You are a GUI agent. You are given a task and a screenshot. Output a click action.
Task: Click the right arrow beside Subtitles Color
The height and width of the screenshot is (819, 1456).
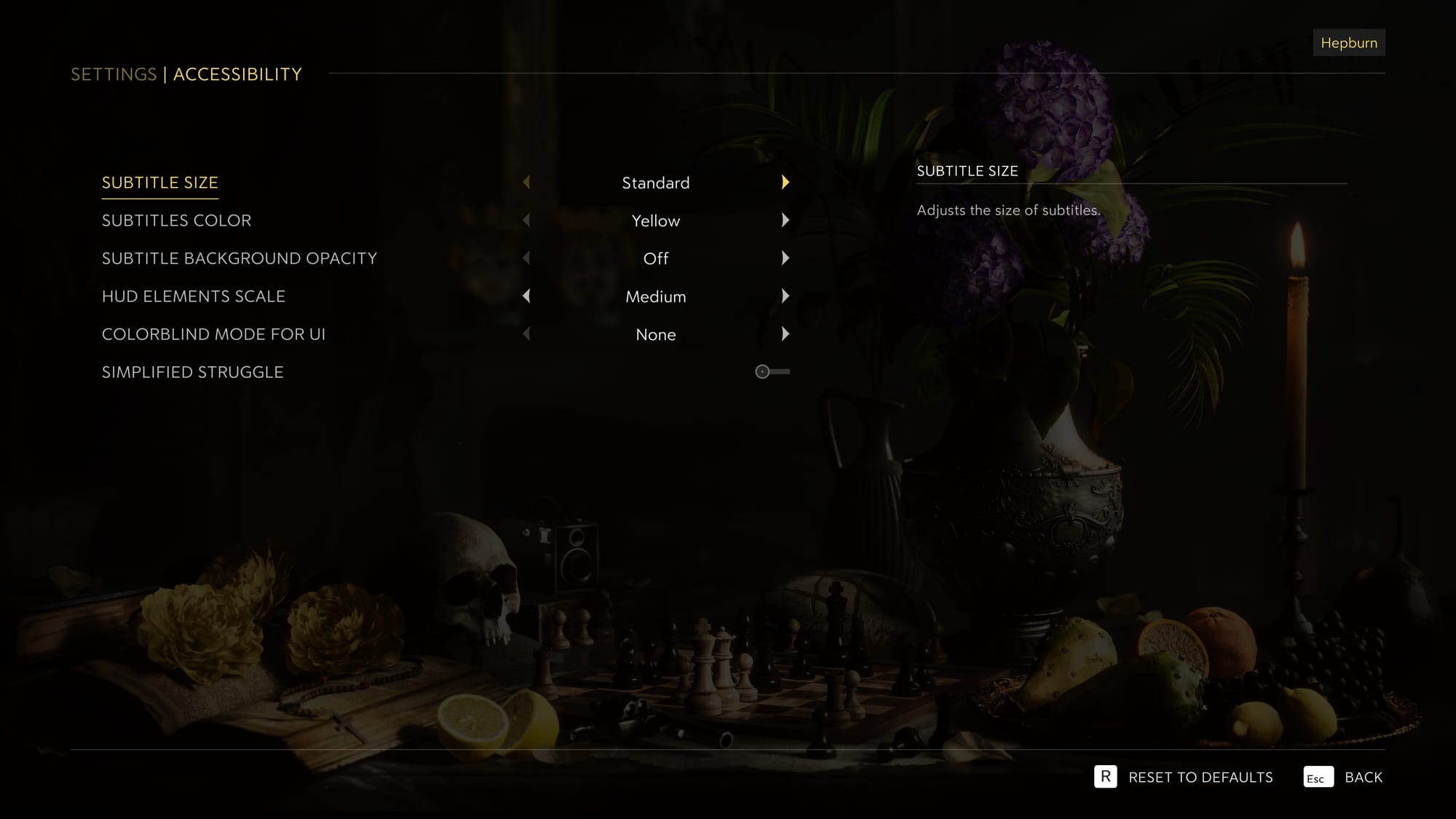pos(786,221)
